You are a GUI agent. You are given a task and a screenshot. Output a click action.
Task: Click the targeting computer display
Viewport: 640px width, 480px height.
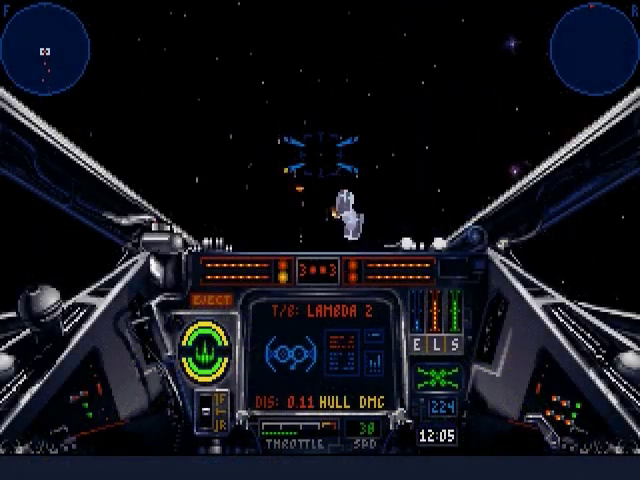tap(324, 355)
